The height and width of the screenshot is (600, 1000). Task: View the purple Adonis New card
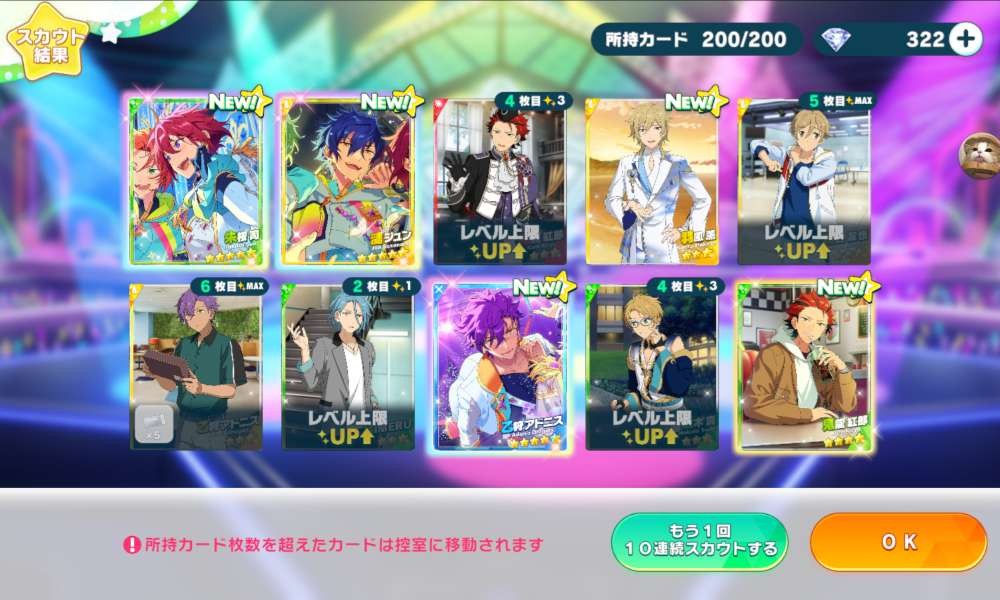point(501,367)
